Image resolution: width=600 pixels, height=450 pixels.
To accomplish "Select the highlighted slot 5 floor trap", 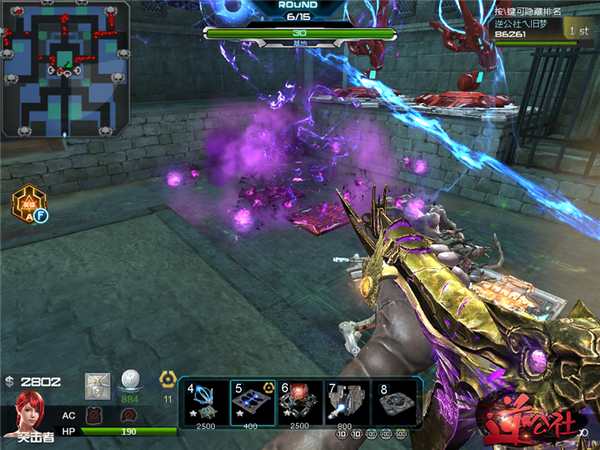I will tap(253, 403).
